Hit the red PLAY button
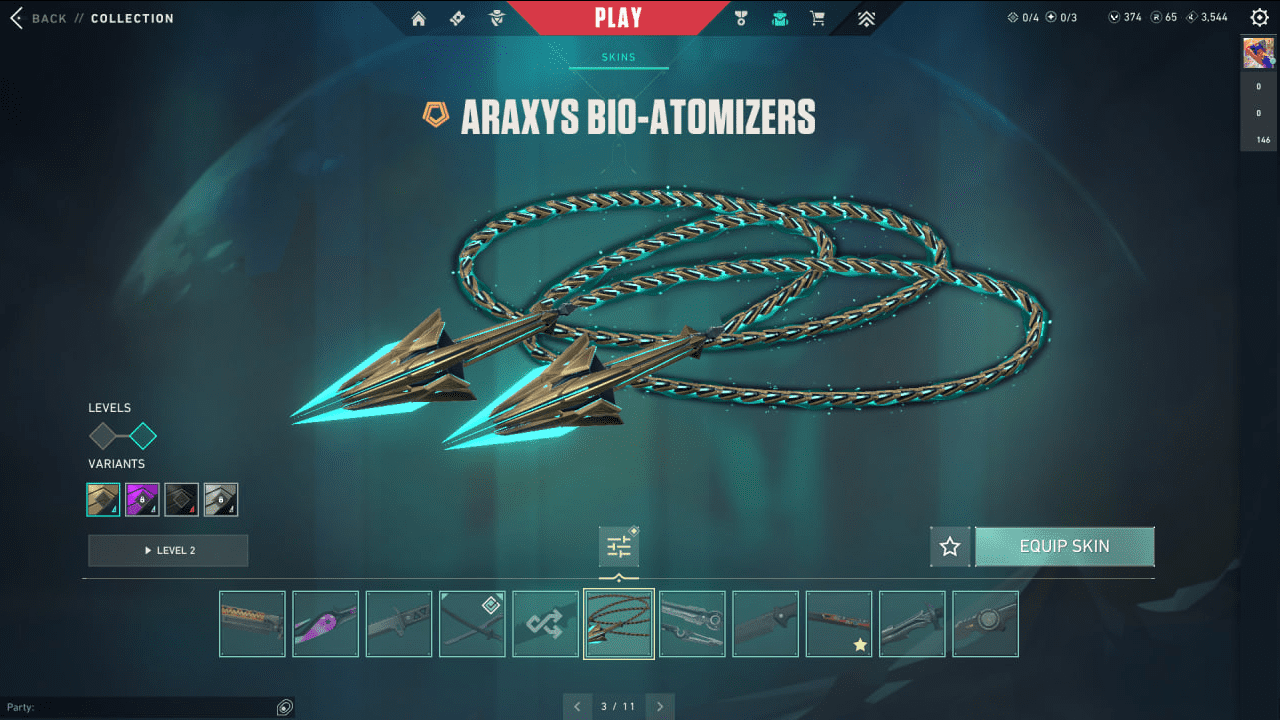The width and height of the screenshot is (1280, 720). [x=618, y=18]
